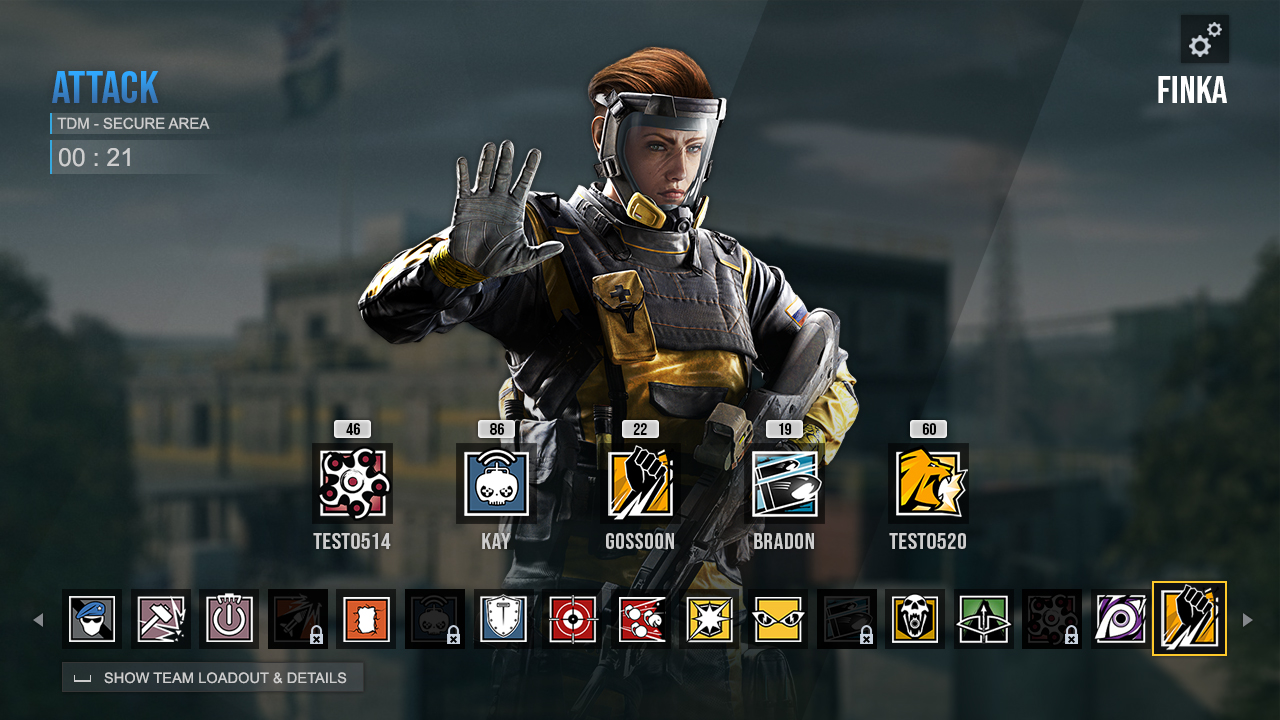Screen dimensions: 1280x720
Task: Select Jackal's purple eye icon
Action: [x=1121, y=619]
